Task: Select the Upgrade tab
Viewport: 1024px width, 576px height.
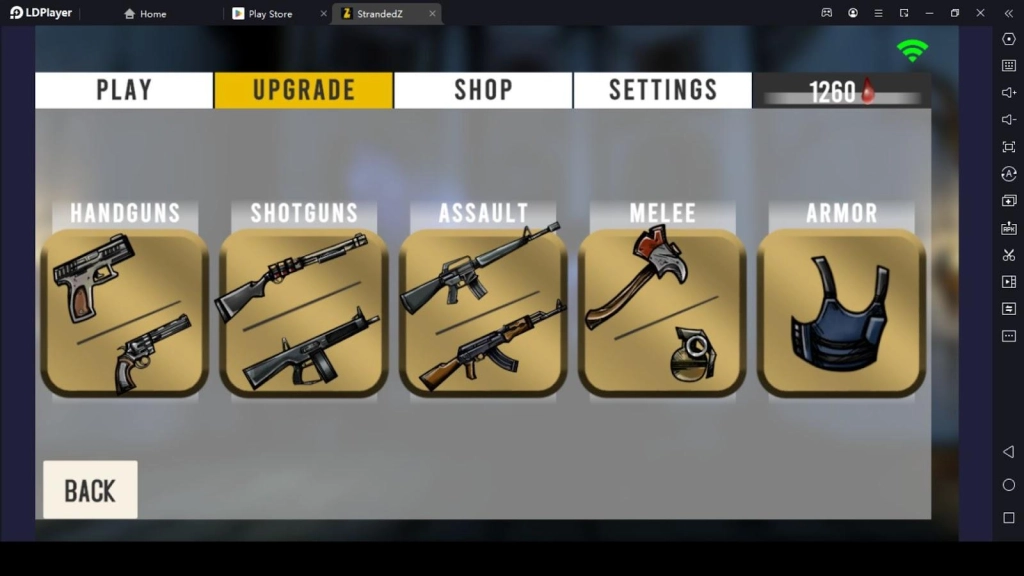Action: pyautogui.click(x=303, y=90)
